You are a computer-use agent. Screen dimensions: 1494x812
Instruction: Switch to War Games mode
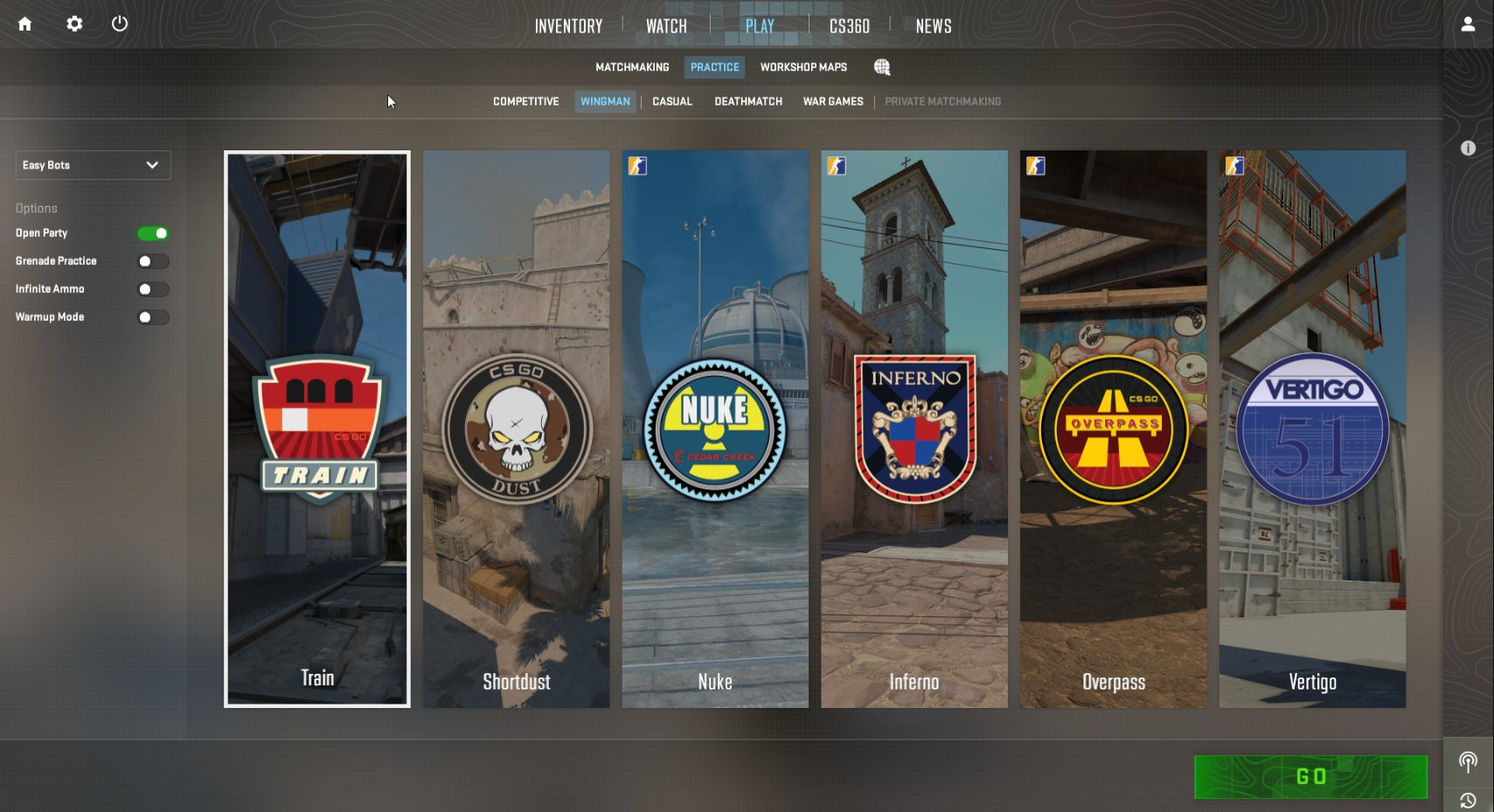(832, 101)
